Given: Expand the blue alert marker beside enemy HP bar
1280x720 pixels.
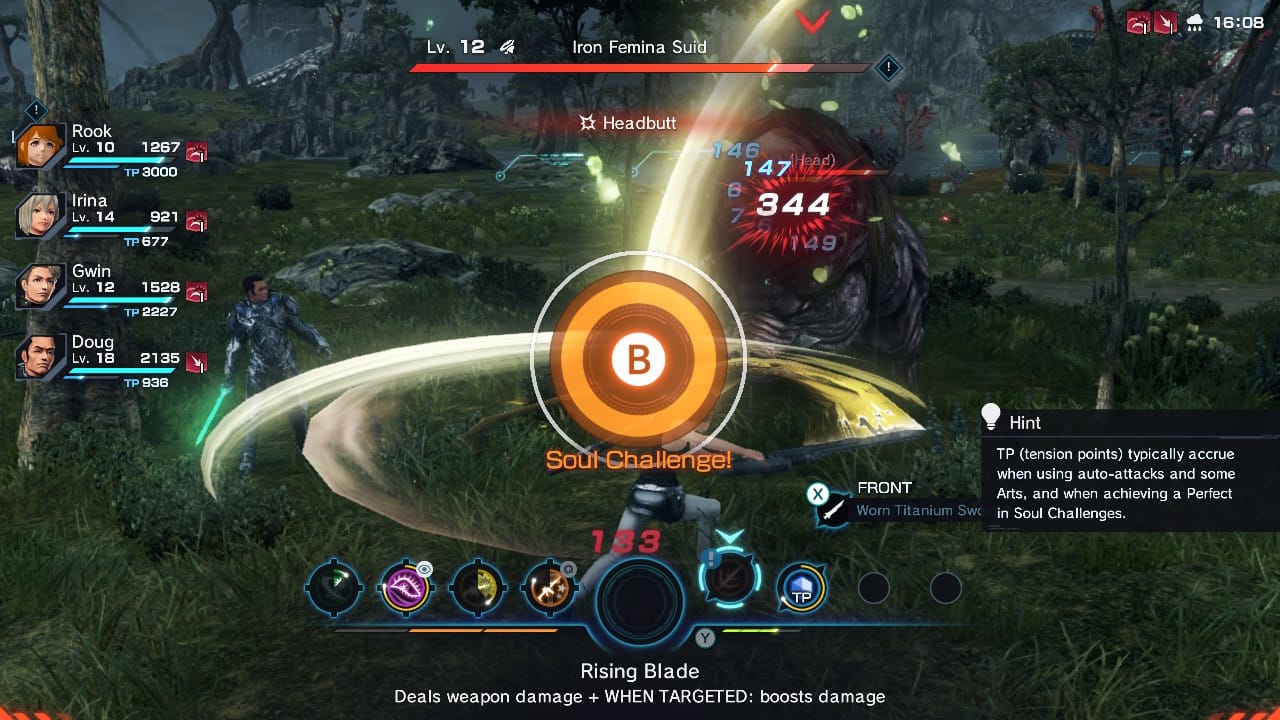Looking at the screenshot, I should coord(888,68).
